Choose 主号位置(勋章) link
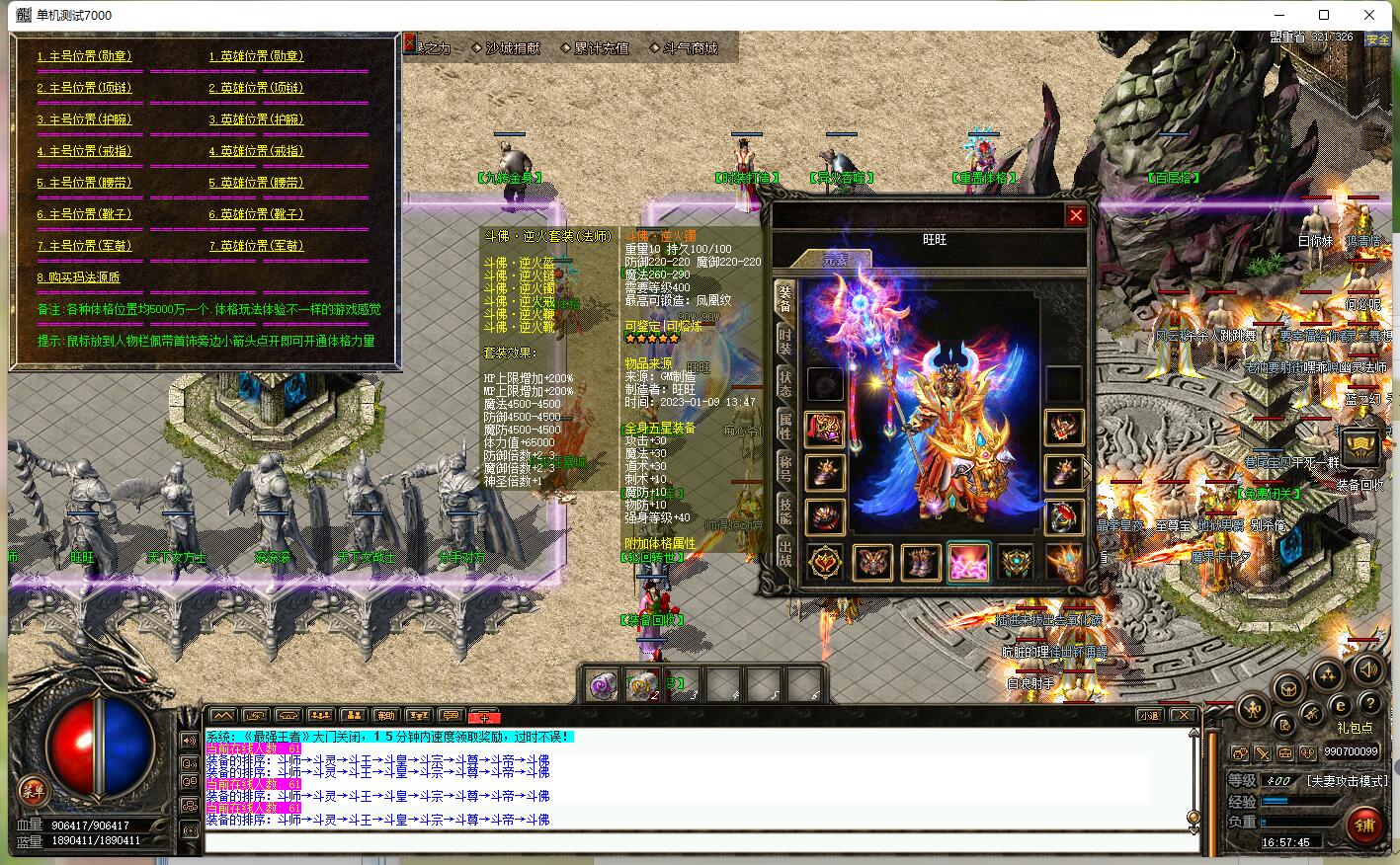Screen dimensions: 1400x865 [84, 57]
